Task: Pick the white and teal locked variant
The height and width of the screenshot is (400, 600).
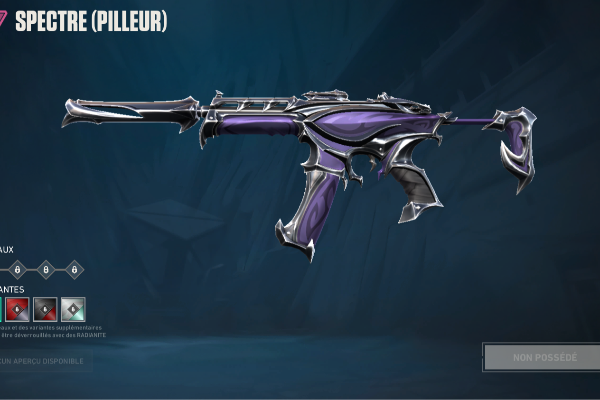Action: click(73, 308)
